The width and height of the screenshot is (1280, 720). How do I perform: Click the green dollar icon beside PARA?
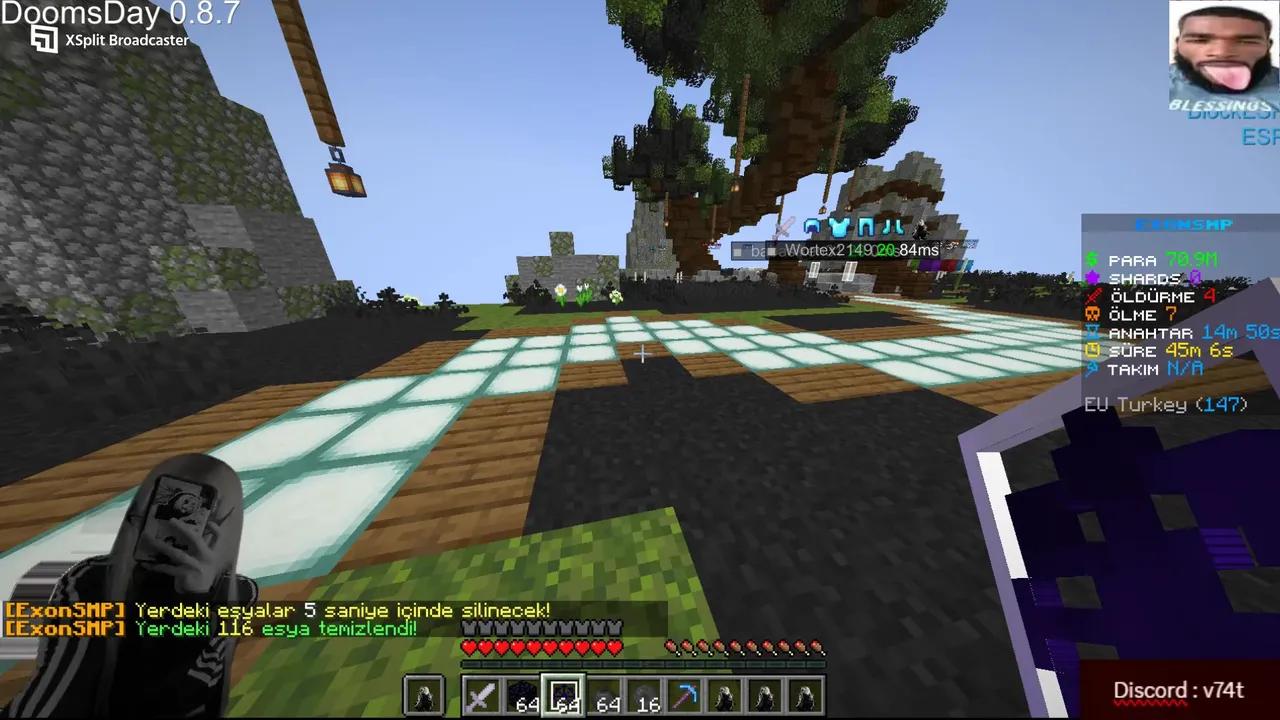click(x=1092, y=261)
